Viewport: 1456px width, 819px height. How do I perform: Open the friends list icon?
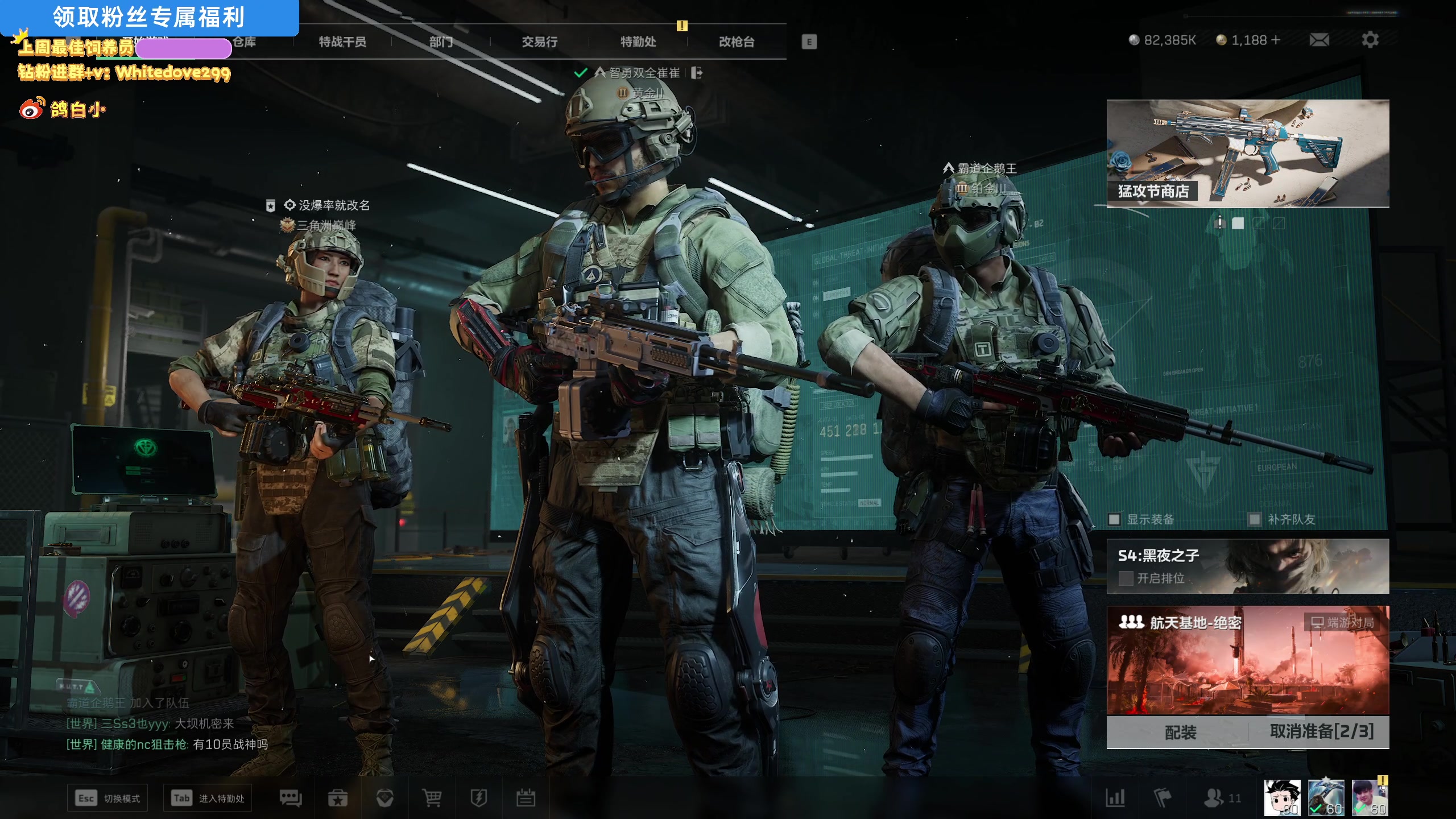1214,798
